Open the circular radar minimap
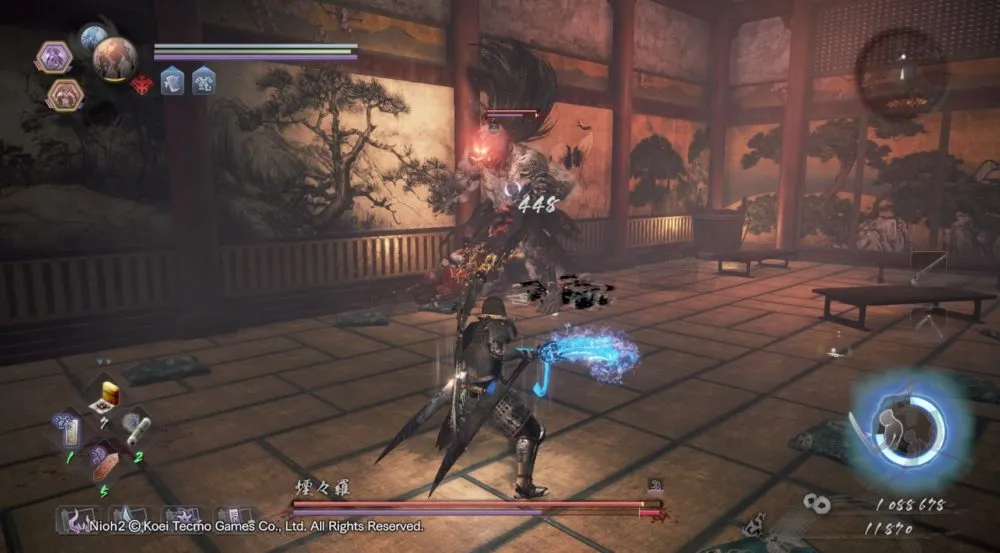The height and width of the screenshot is (553, 1000). coord(902,72)
